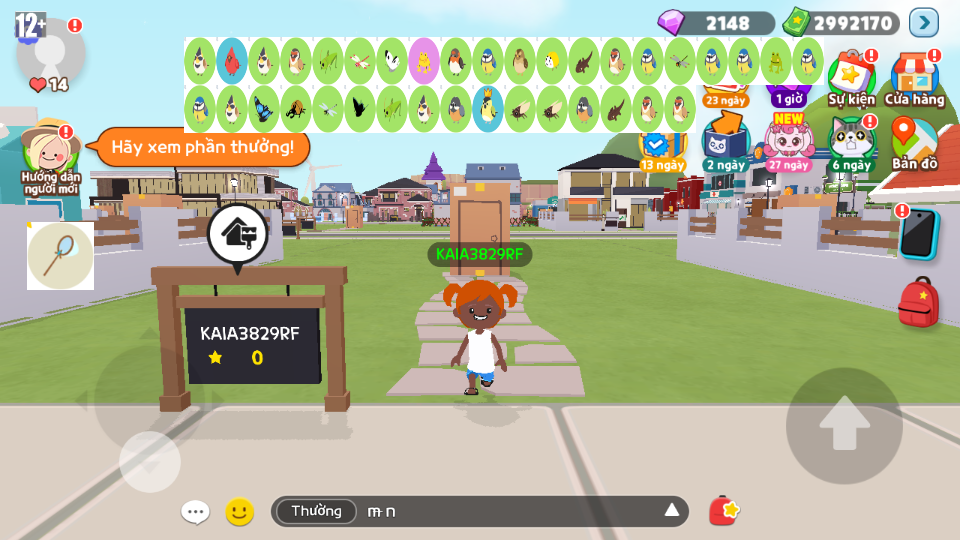
Task: Expand the chat with the white triangle
Action: pos(672,511)
